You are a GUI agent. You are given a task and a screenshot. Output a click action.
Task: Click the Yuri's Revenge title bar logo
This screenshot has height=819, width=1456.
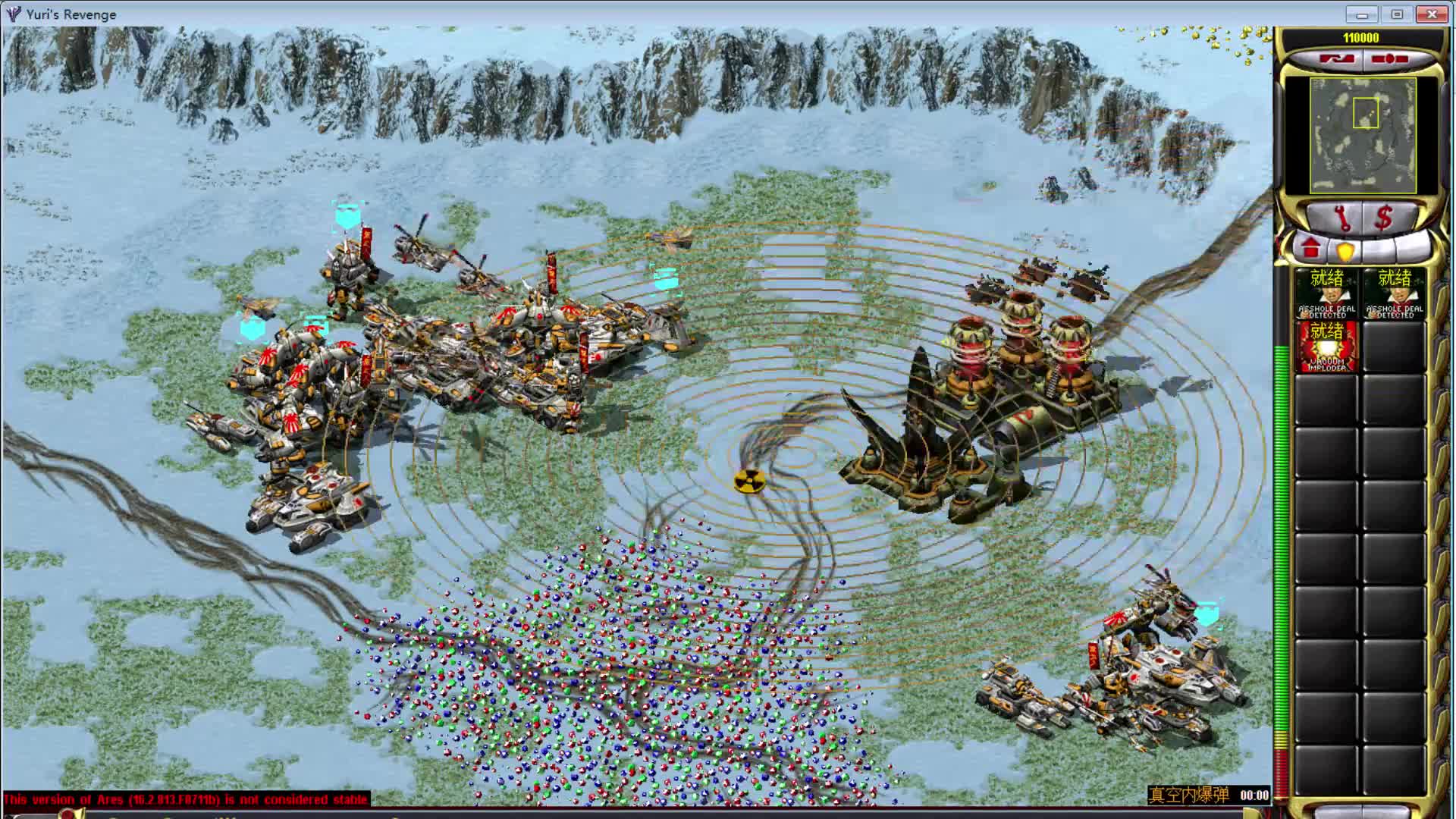click(x=13, y=13)
